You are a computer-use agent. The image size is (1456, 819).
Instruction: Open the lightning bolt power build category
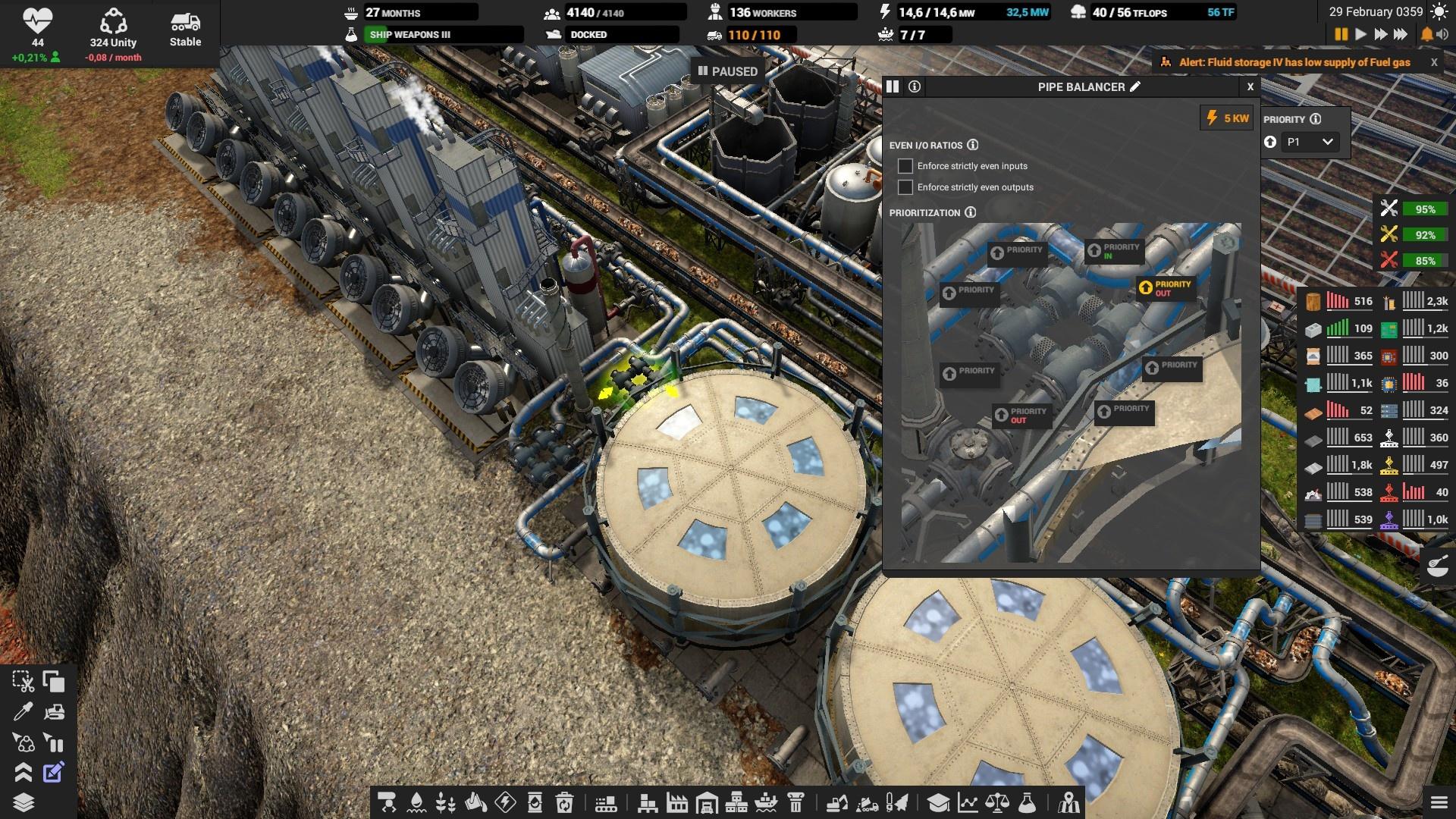(505, 802)
